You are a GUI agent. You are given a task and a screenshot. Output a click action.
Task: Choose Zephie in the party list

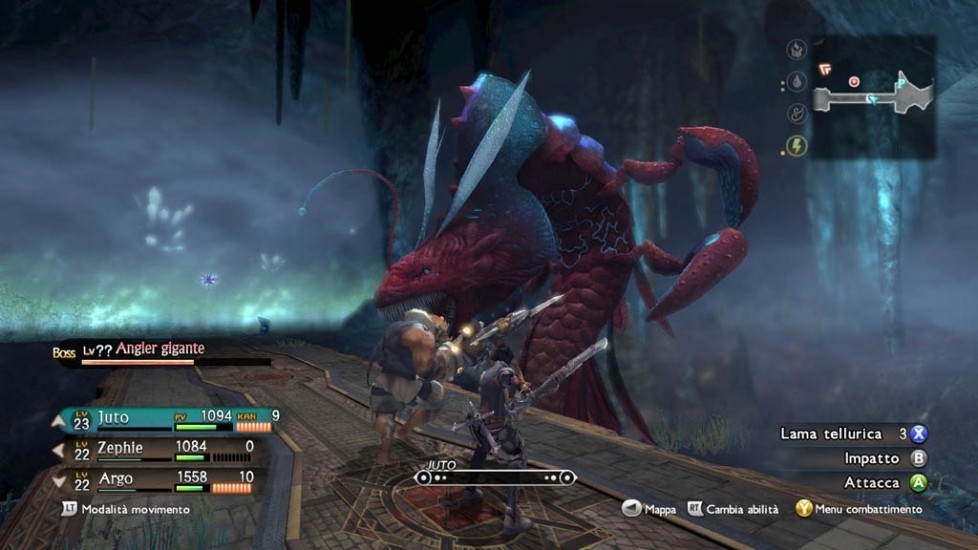click(160, 449)
